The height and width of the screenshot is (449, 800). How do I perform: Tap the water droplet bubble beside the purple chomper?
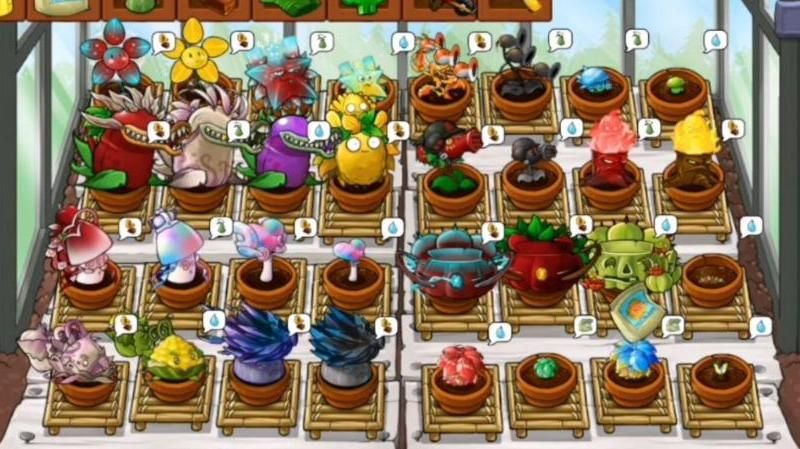pos(319,131)
